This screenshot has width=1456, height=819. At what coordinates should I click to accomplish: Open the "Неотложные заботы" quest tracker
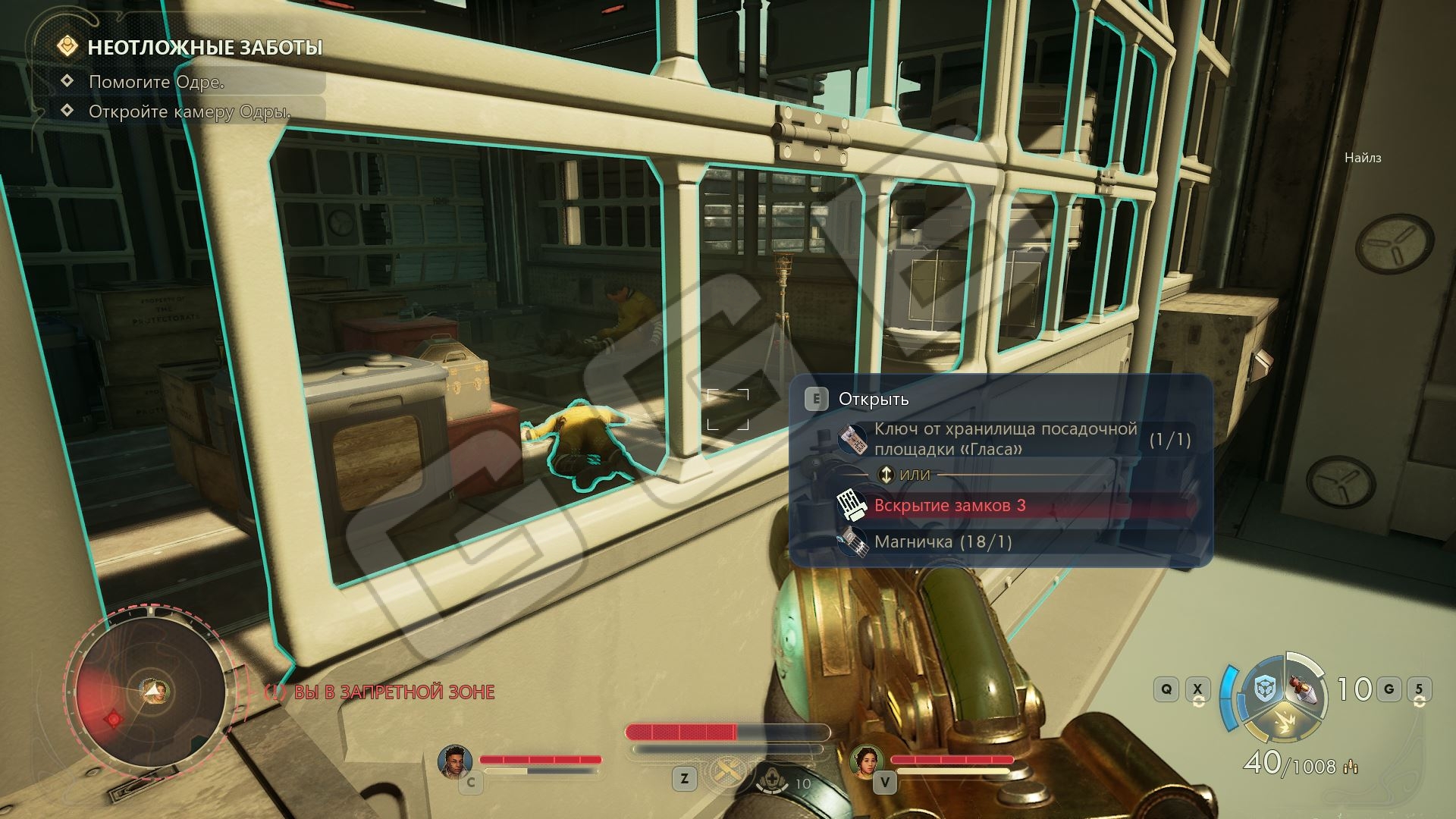point(205,48)
